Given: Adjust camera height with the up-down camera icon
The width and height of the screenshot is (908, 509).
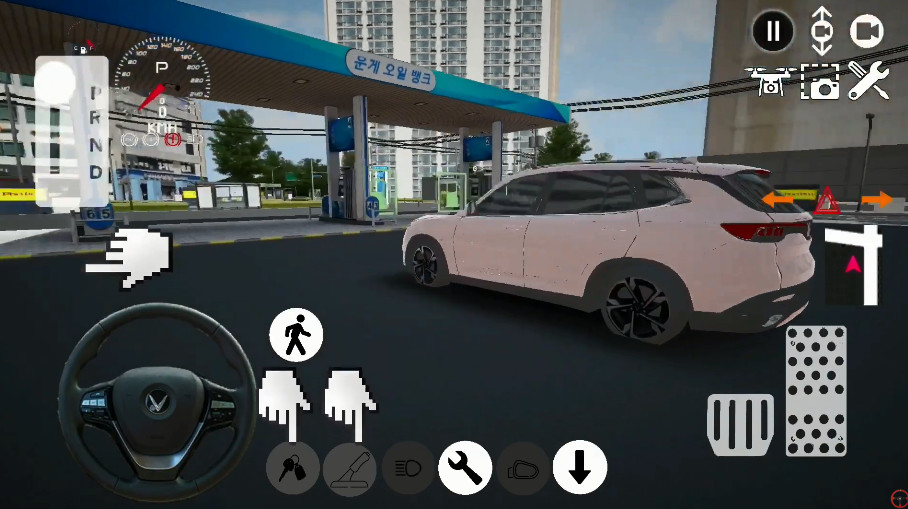Looking at the screenshot, I should 821,31.
